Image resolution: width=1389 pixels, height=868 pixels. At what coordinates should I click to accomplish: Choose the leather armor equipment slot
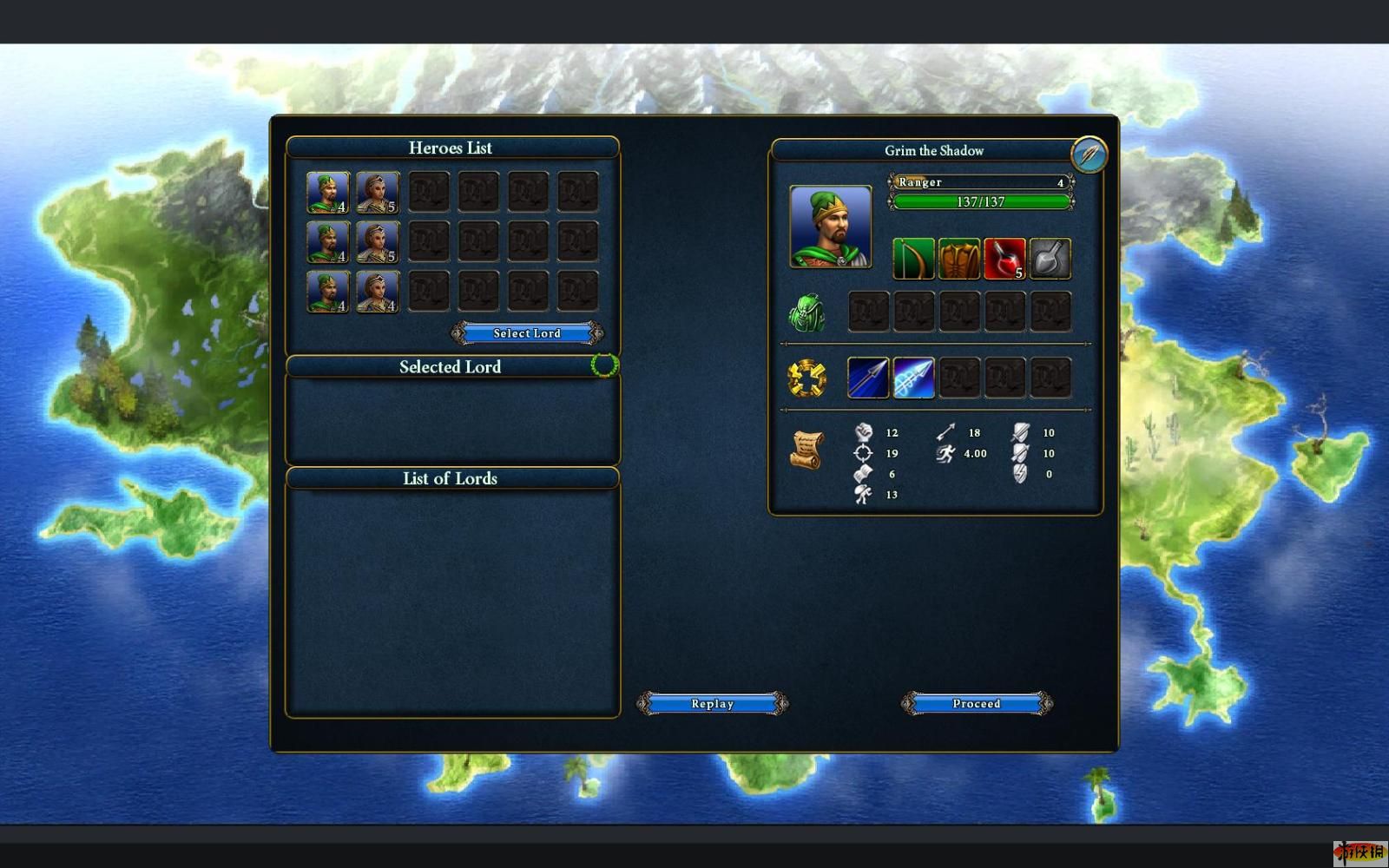(958, 259)
